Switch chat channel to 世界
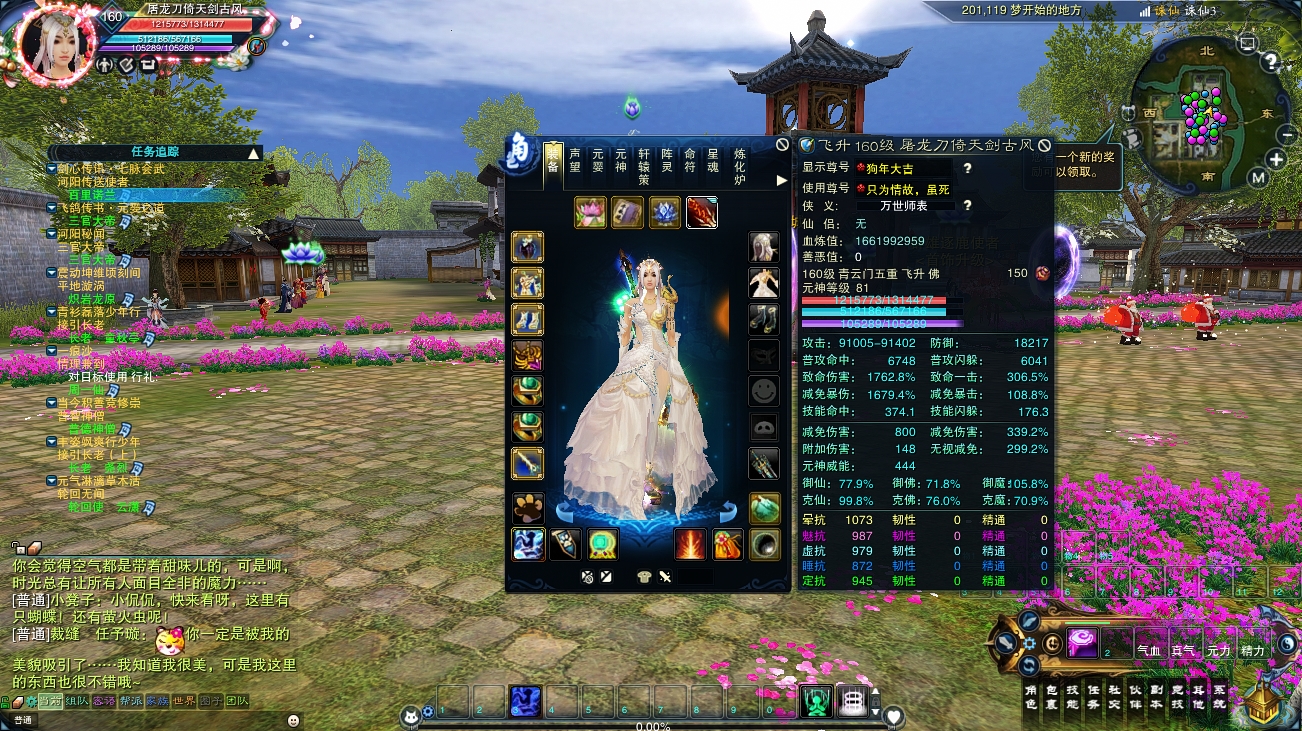 184,701
